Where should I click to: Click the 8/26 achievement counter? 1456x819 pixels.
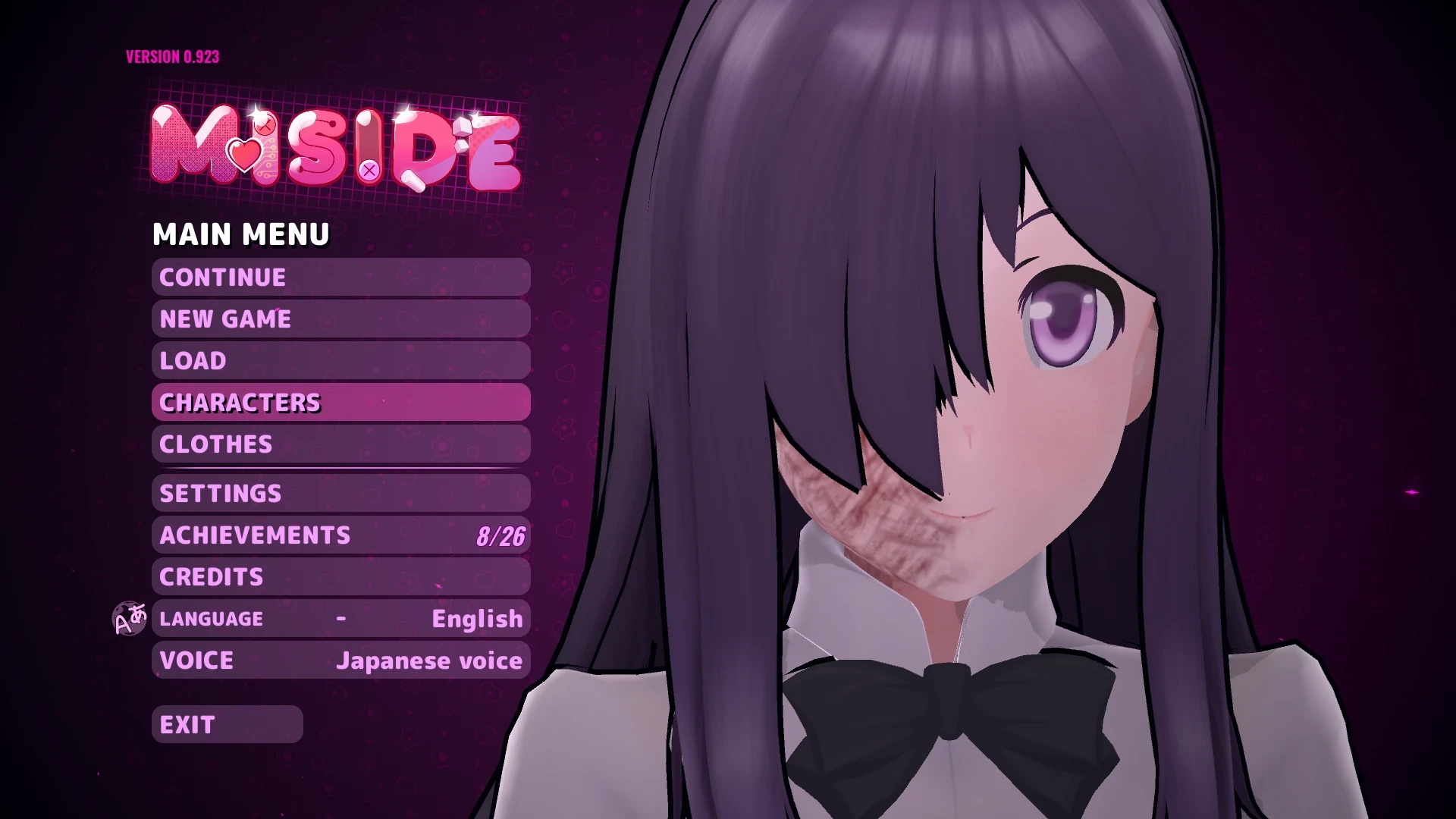tap(503, 535)
